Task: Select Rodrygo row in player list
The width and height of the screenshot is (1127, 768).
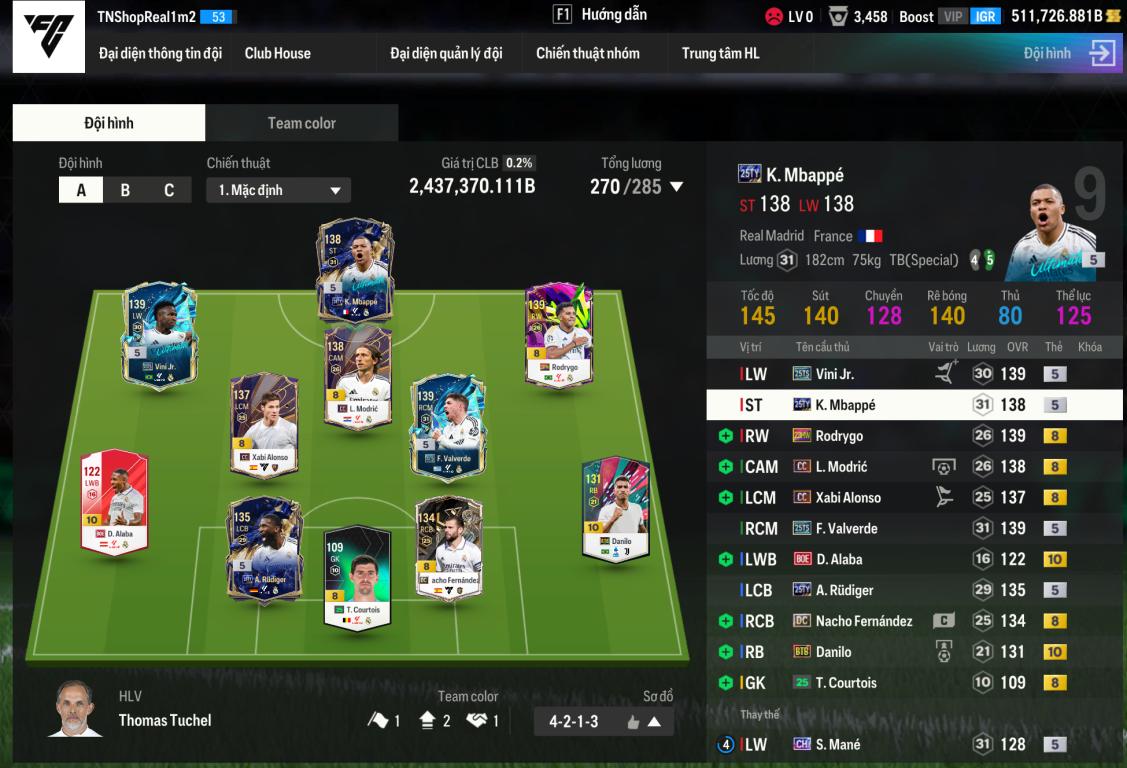Action: [x=914, y=436]
